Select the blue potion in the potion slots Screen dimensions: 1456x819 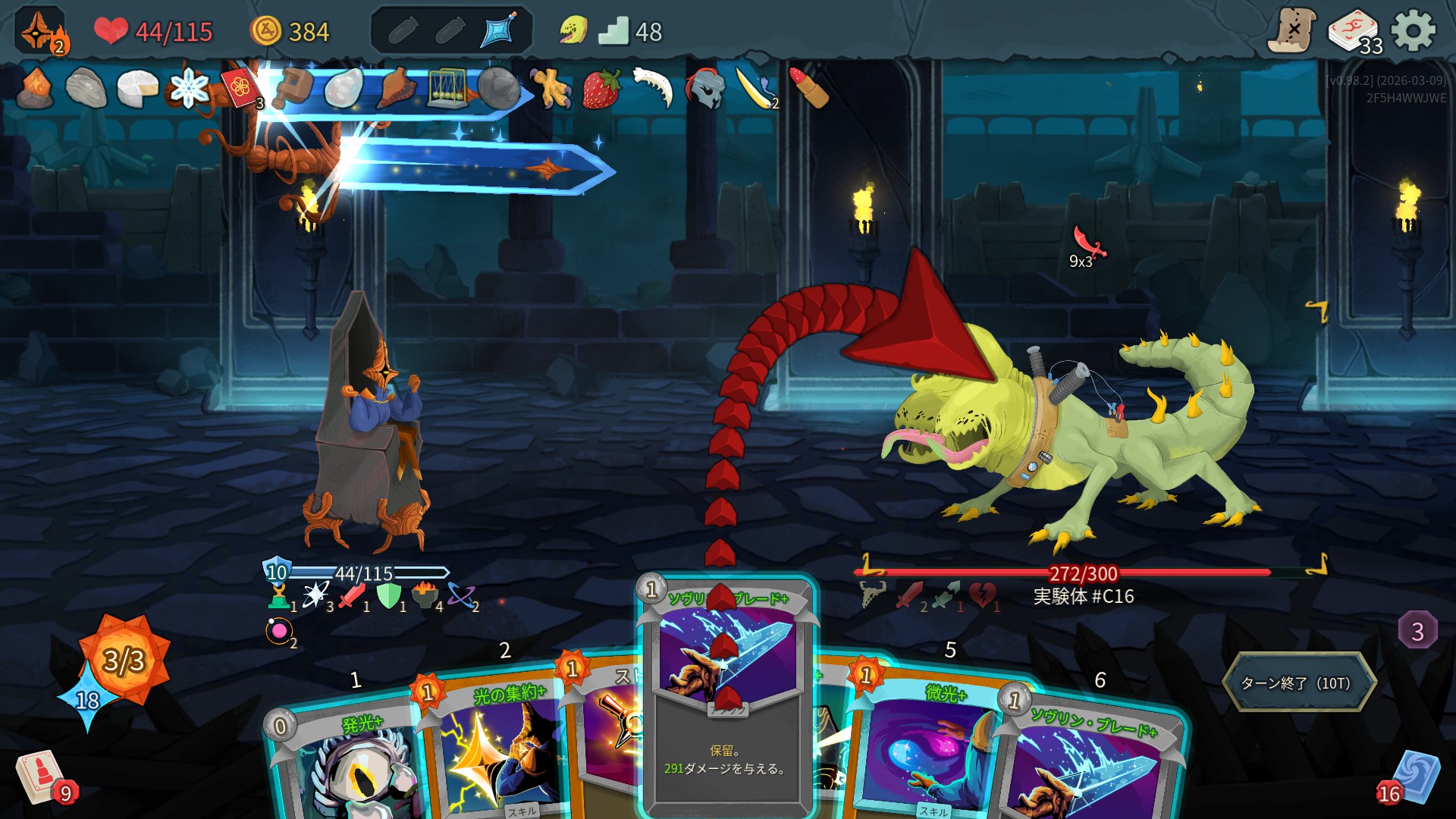[499, 31]
